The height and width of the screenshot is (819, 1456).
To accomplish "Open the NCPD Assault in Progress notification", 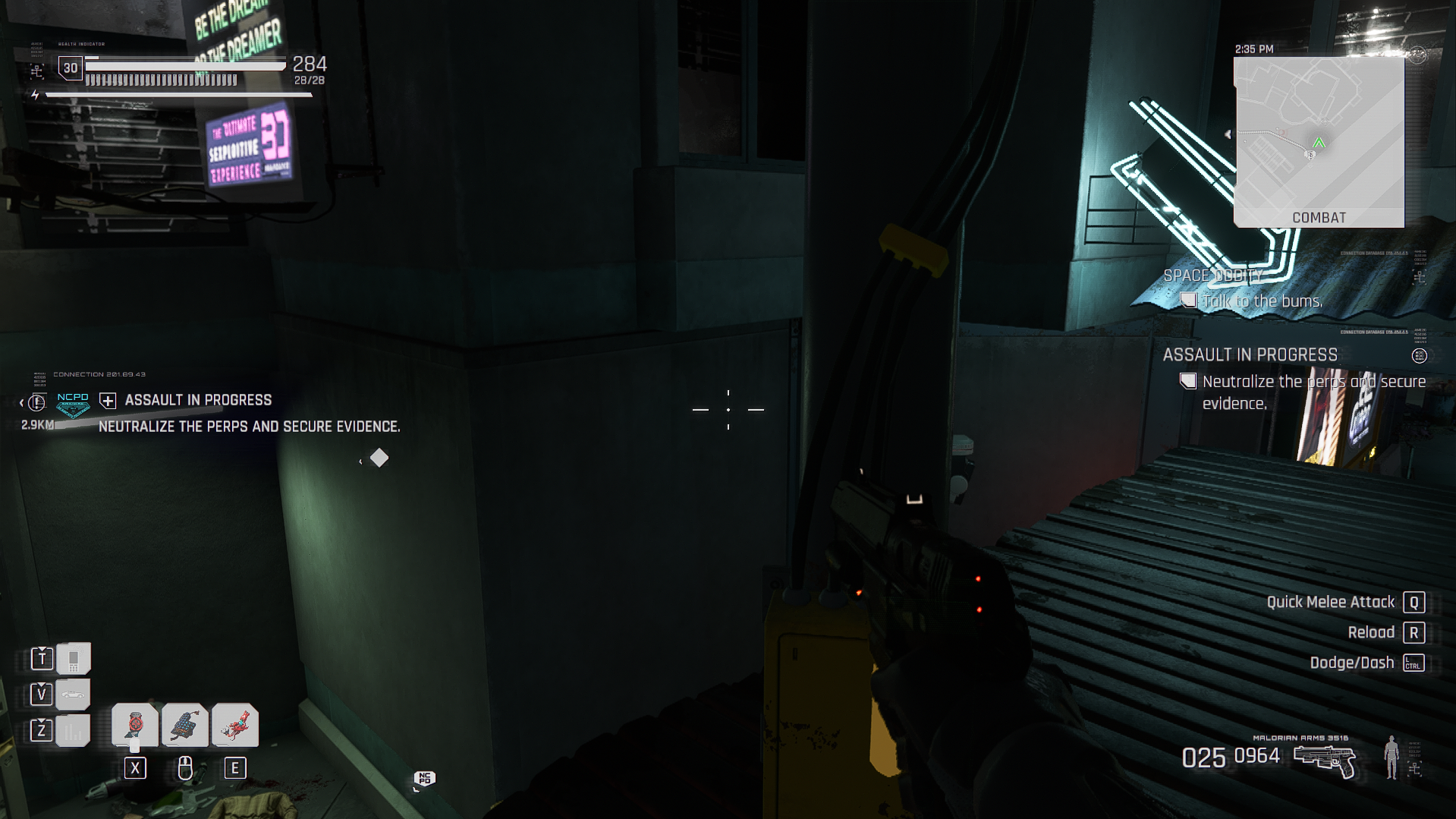I will click(x=198, y=401).
